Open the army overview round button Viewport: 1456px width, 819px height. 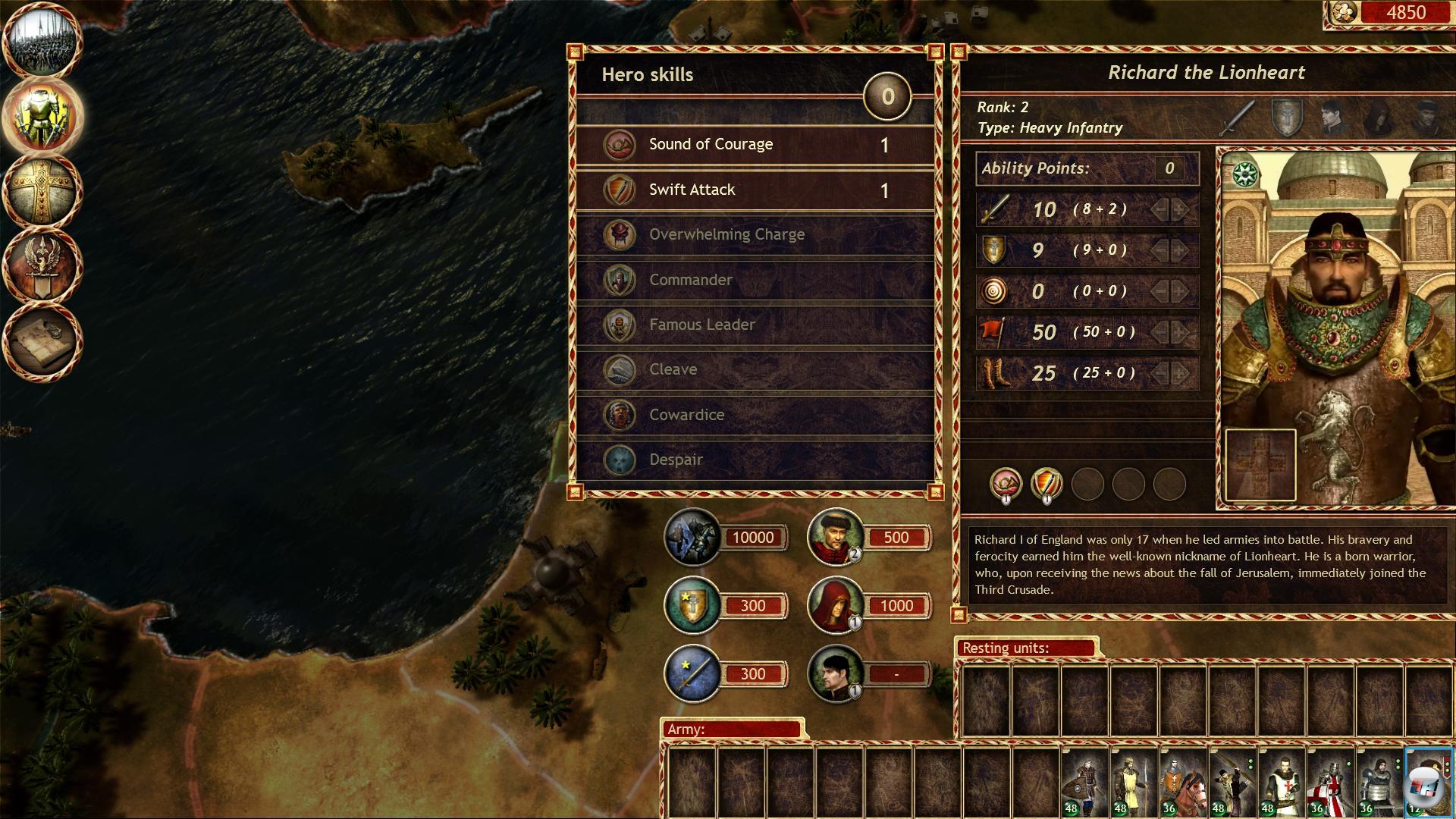pos(42,42)
